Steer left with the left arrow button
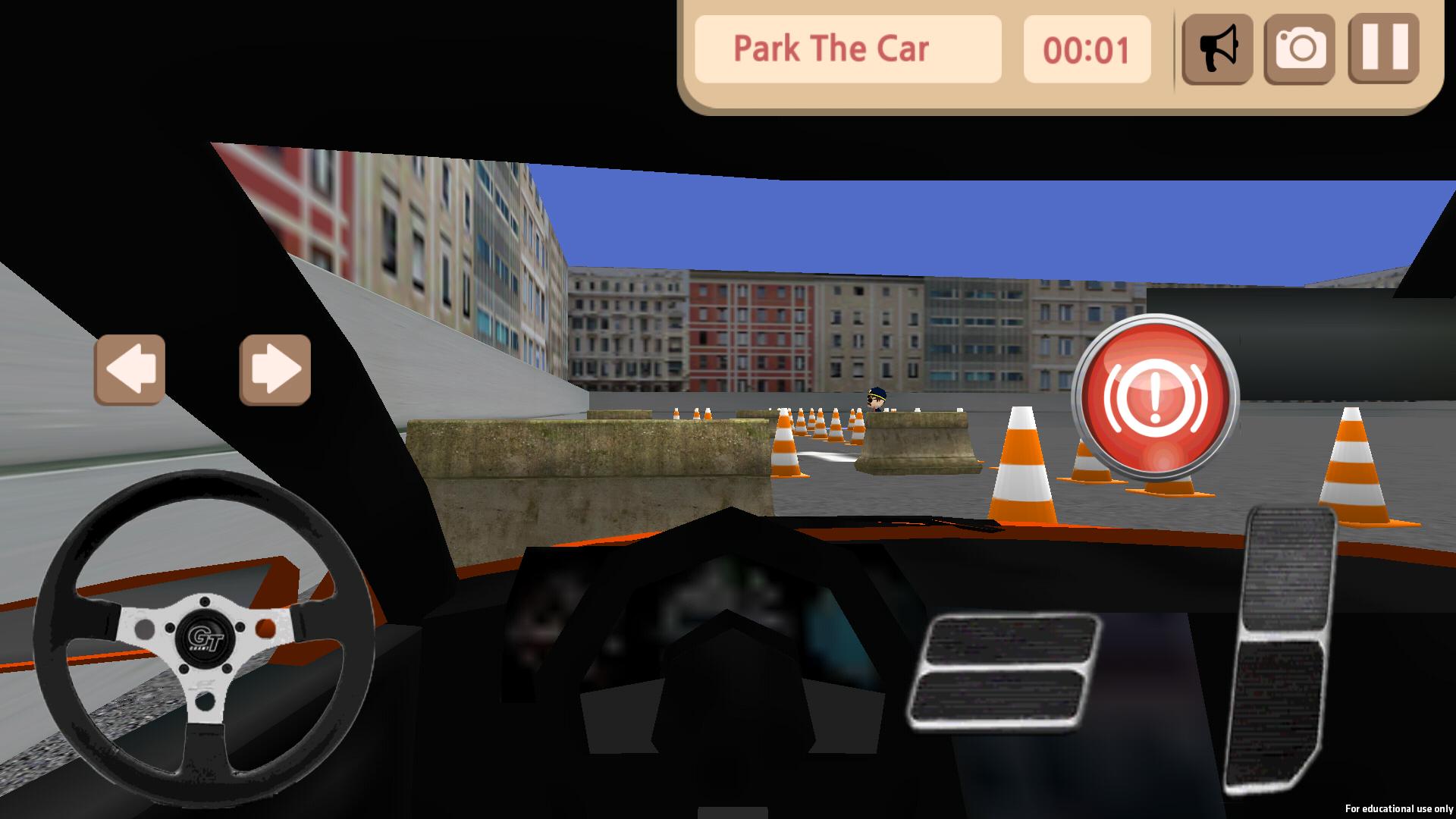The image size is (1456, 819). point(130,369)
